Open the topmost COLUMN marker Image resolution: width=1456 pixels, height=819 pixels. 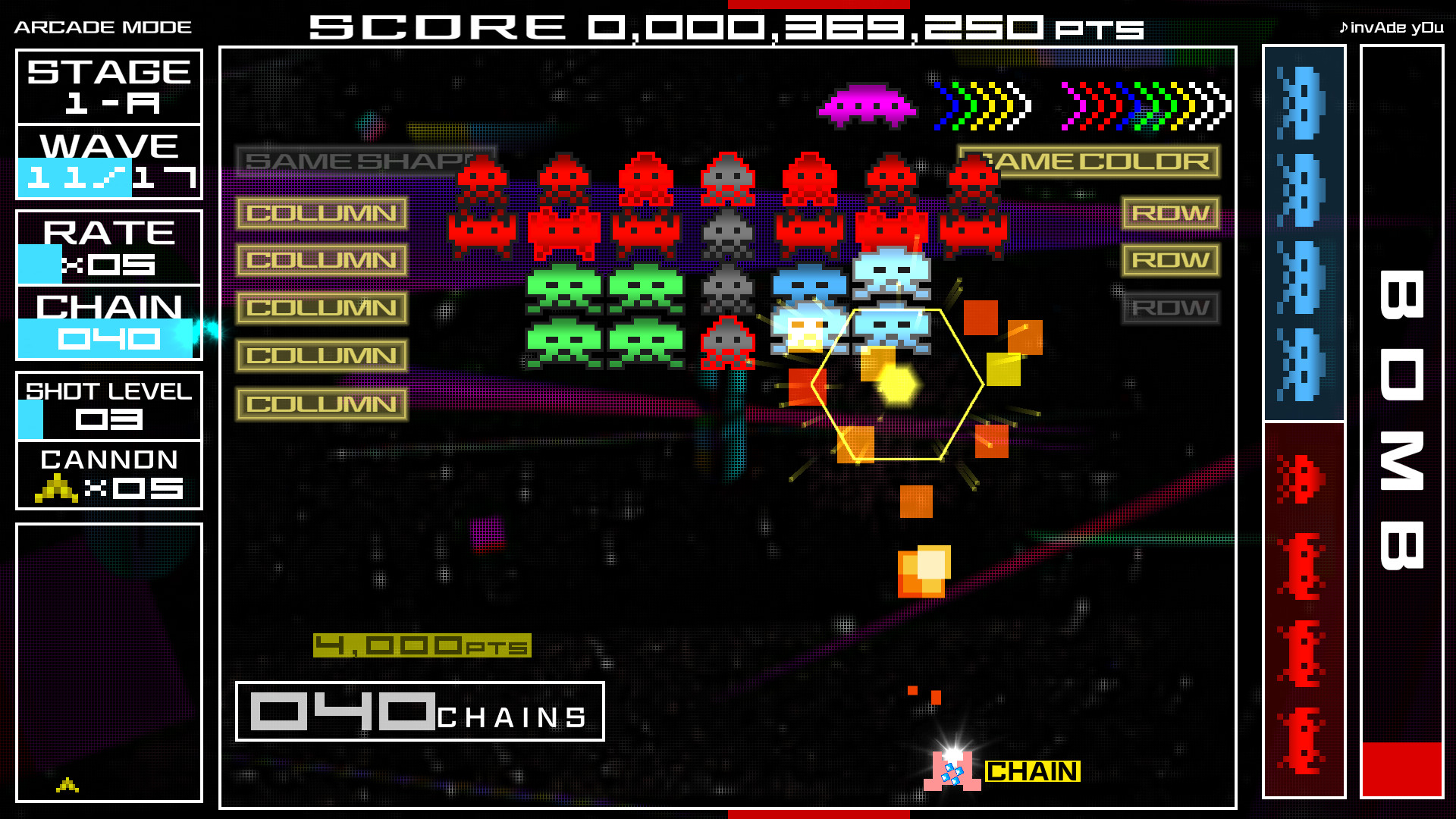click(322, 213)
